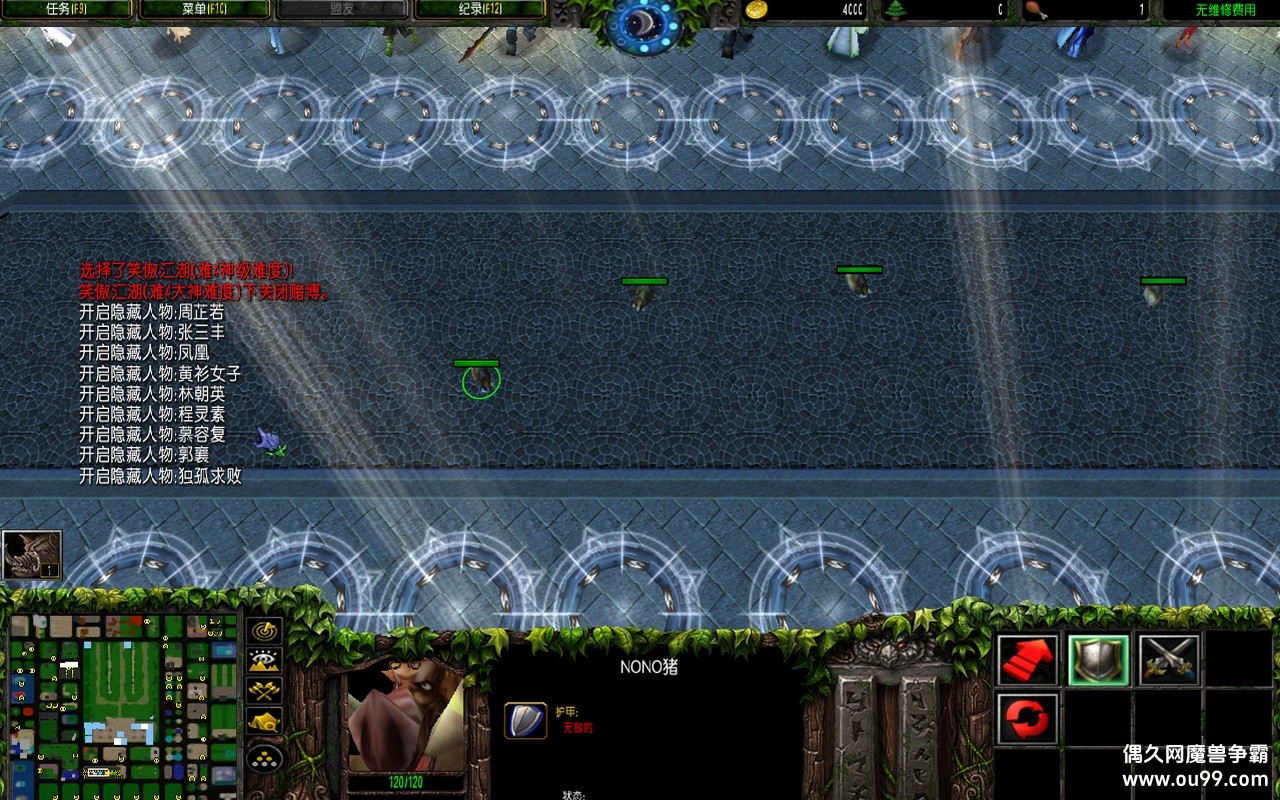This screenshot has width=1280, height=800.
Task: Click the NONO猪 unit portrait
Action: point(405,714)
